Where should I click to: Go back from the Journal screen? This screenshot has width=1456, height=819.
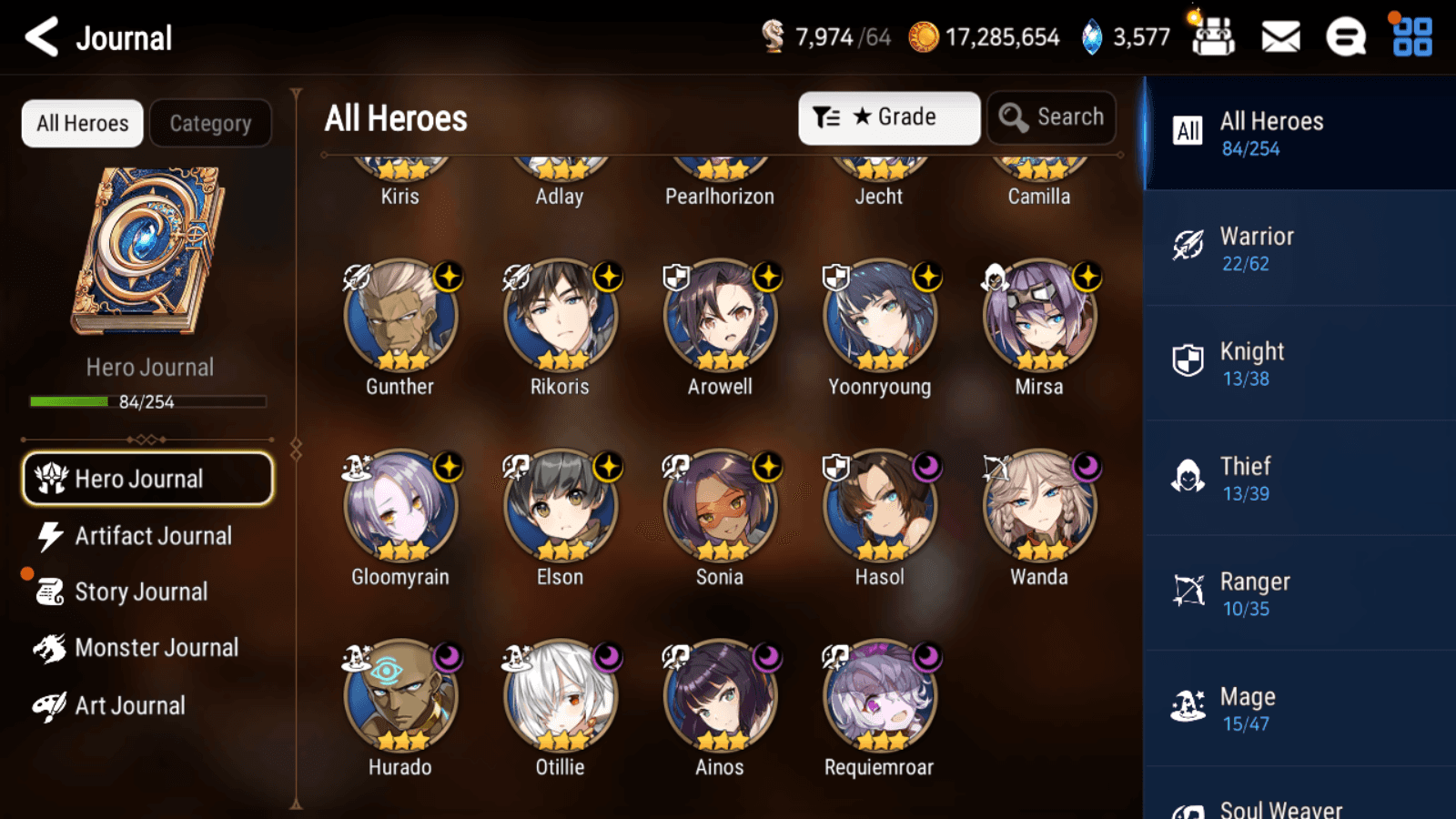pyautogui.click(x=42, y=37)
